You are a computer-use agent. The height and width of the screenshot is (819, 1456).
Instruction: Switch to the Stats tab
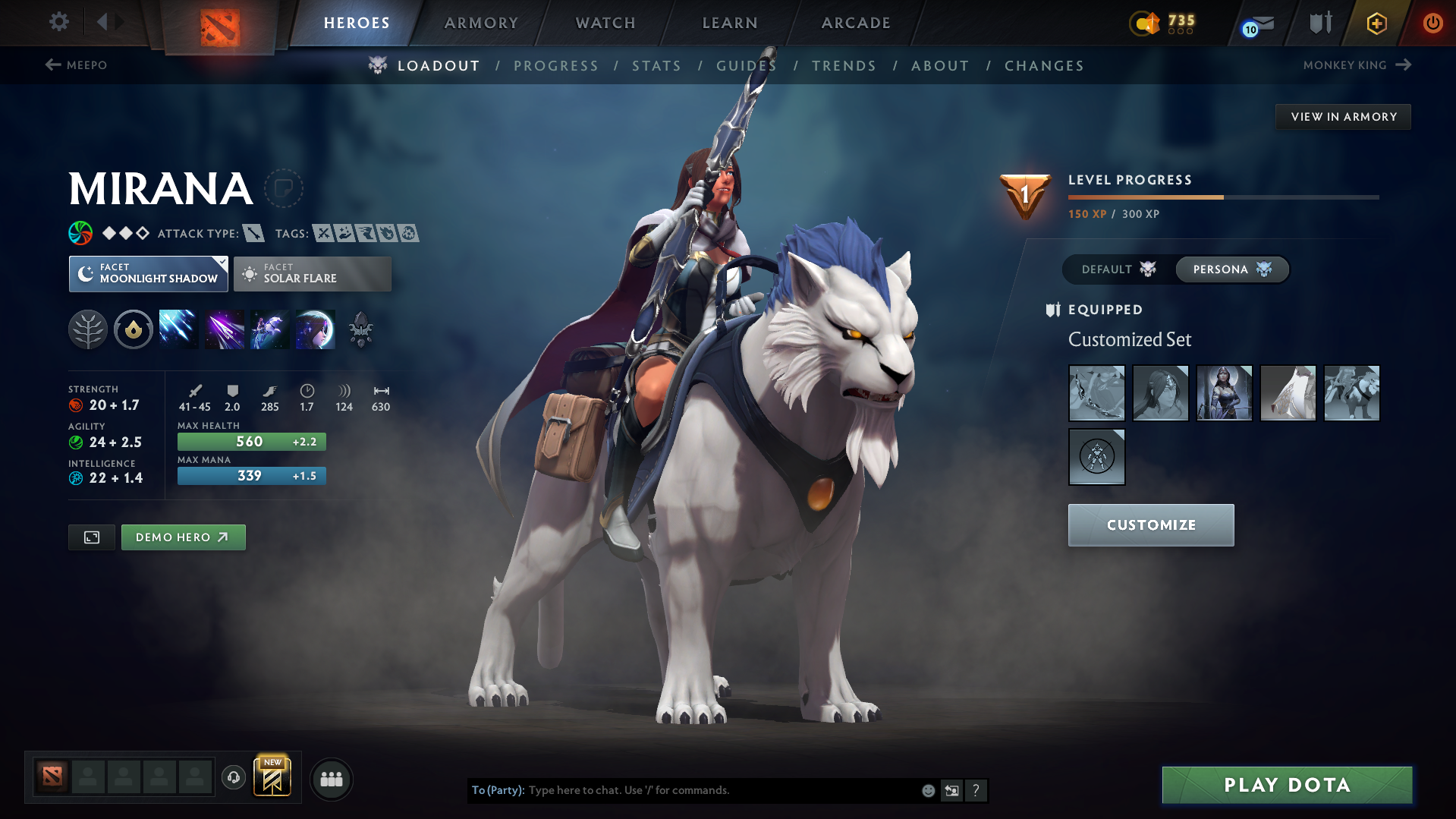(656, 65)
